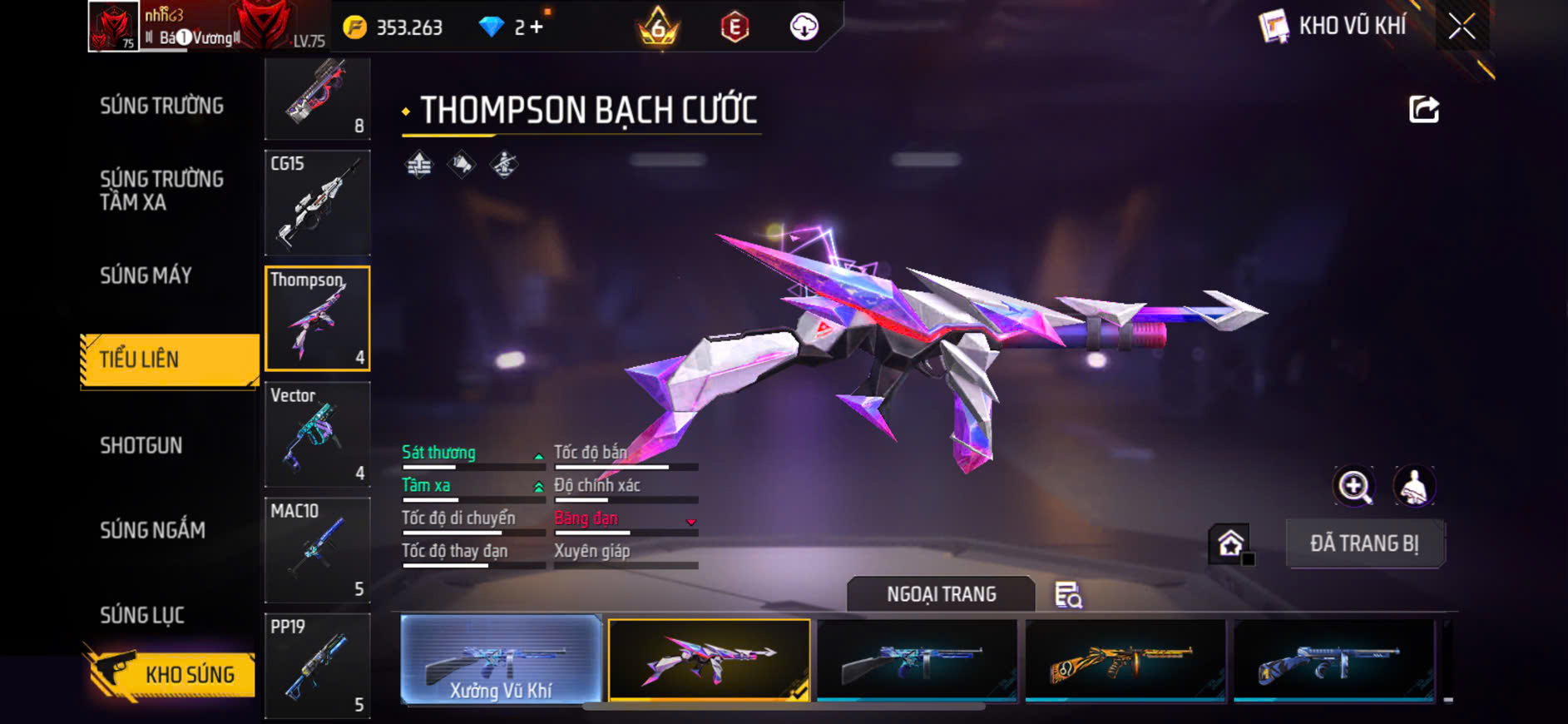Close the weapon armory screen
Image resolution: width=1568 pixels, height=724 pixels.
point(1462,27)
